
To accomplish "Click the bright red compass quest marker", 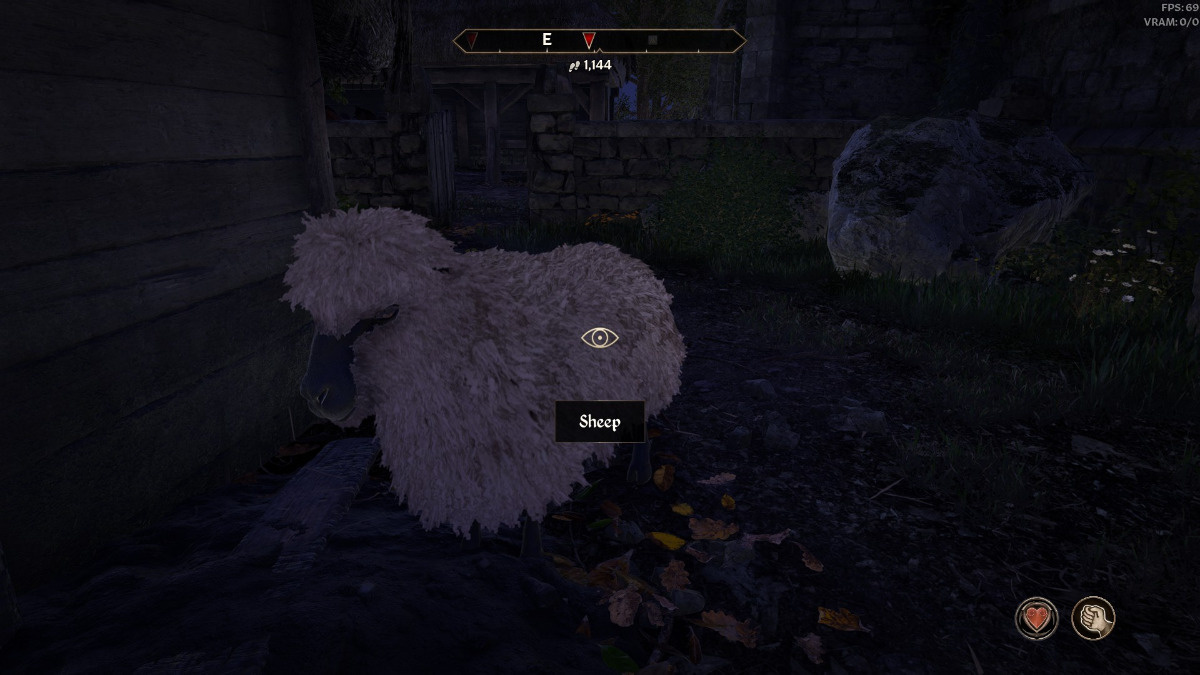I will click(590, 41).
